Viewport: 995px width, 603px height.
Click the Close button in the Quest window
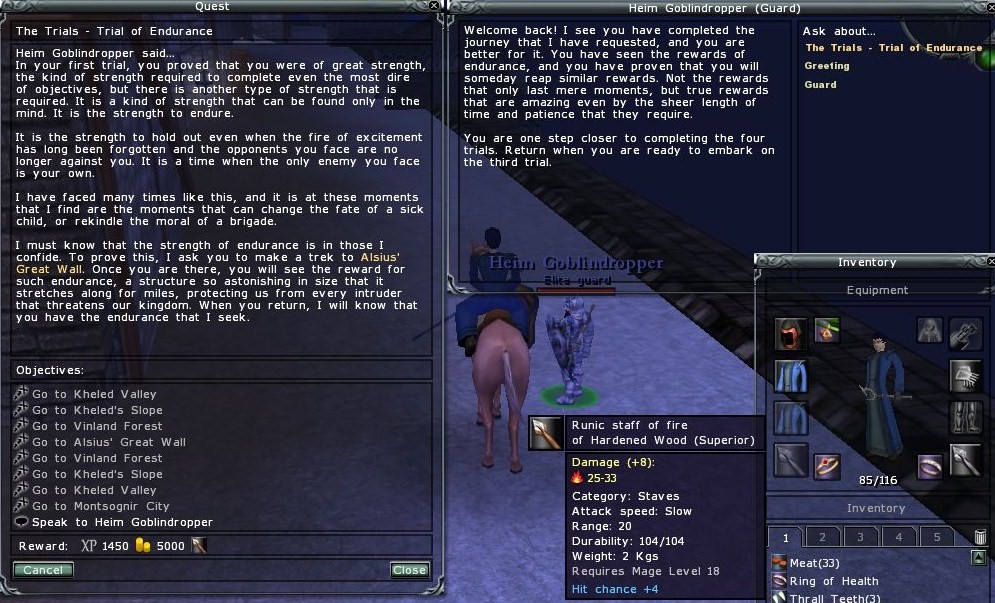coord(409,570)
